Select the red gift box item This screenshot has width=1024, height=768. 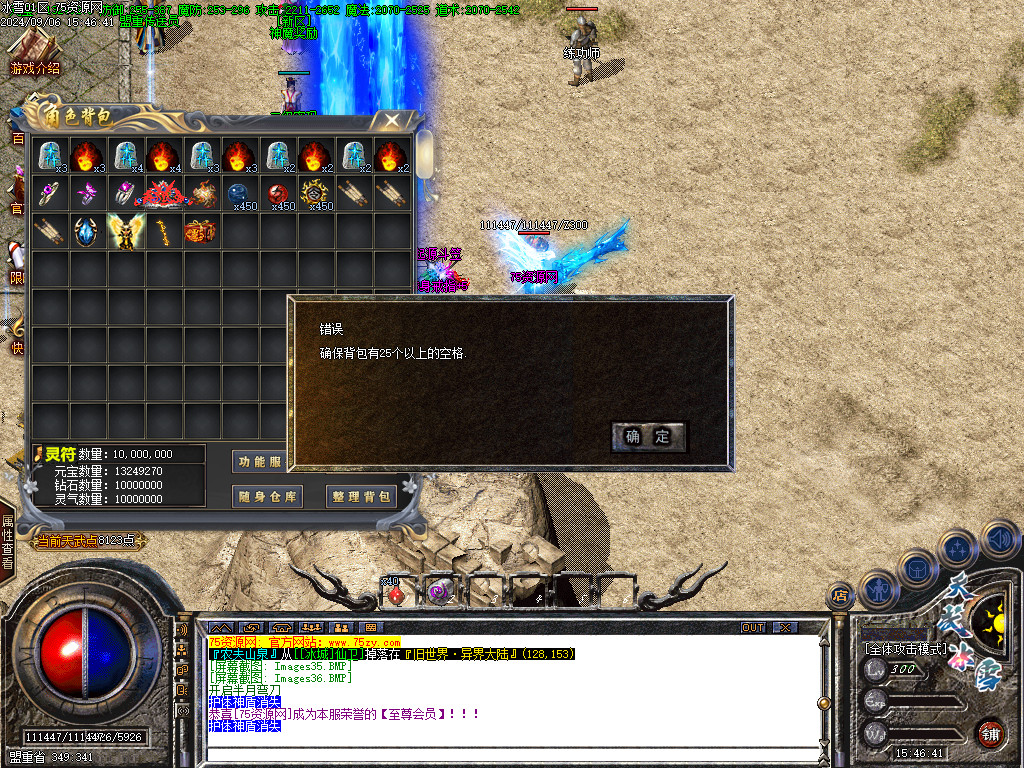point(200,232)
